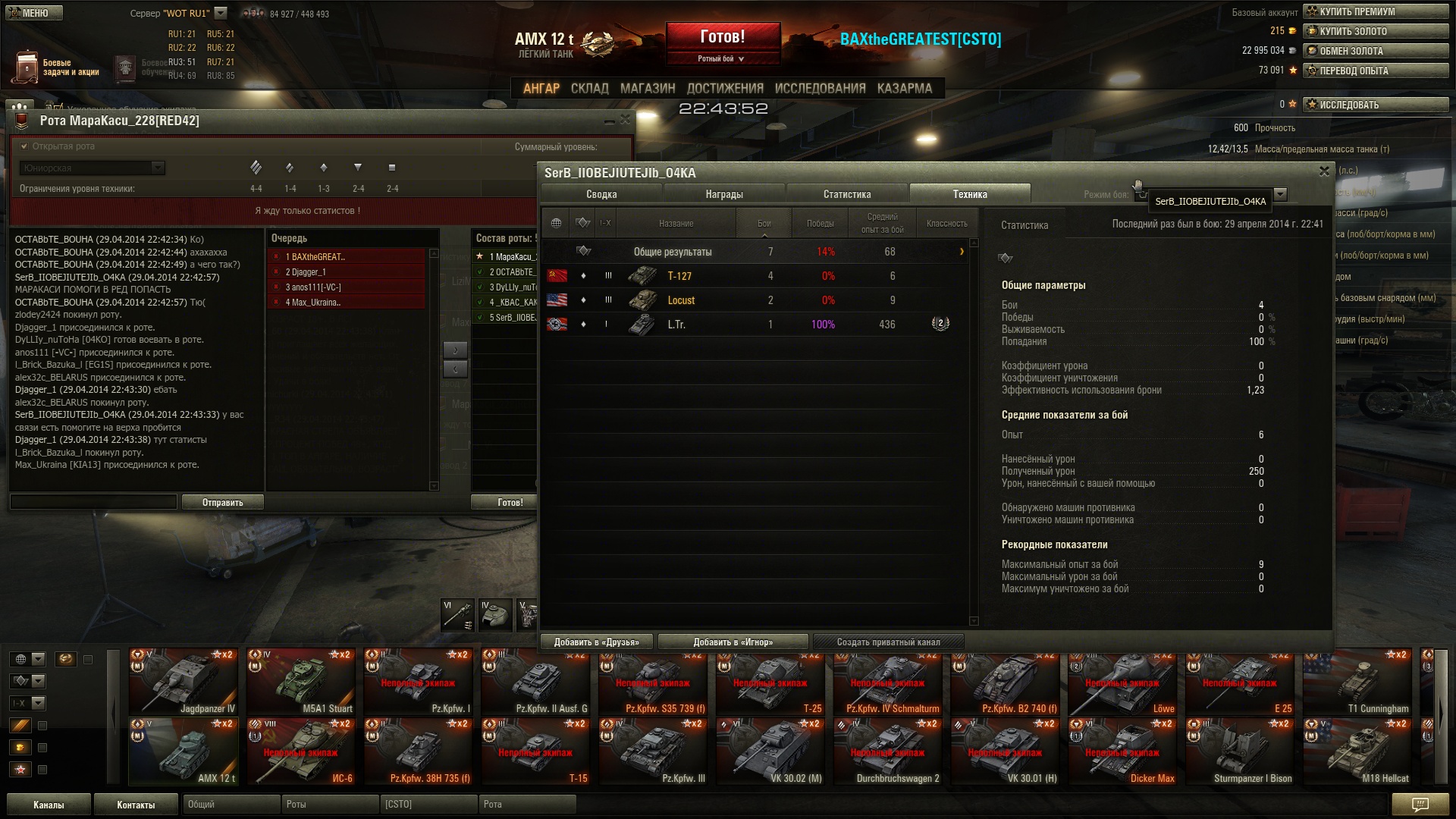Click the КУПИТЬ ЗОЛОТО button

(x=1376, y=31)
